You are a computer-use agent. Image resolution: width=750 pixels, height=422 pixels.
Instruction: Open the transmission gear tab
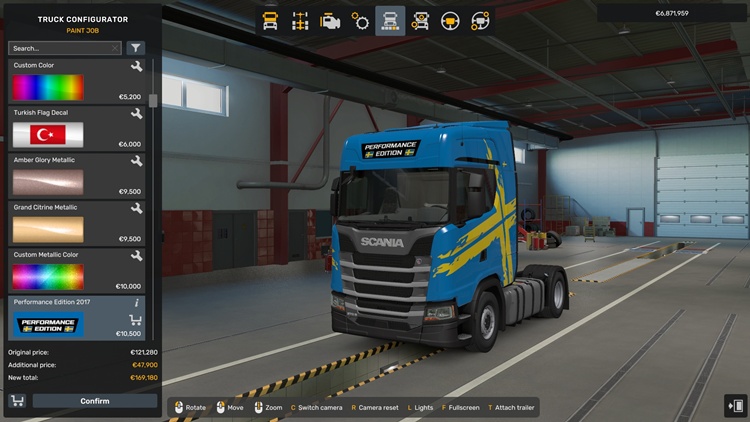pos(360,20)
